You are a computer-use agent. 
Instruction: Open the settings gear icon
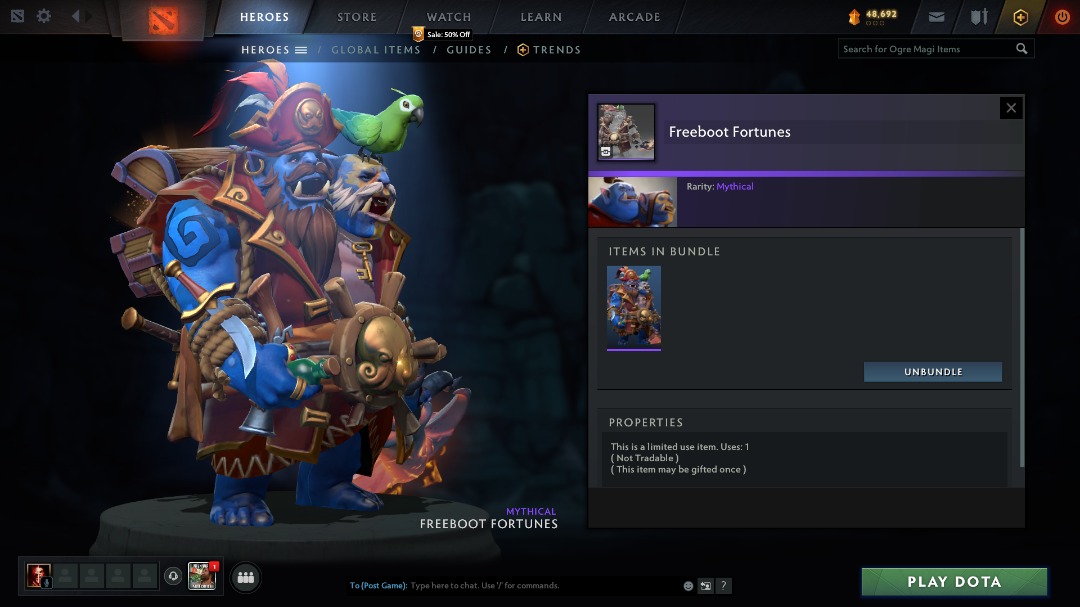click(44, 16)
